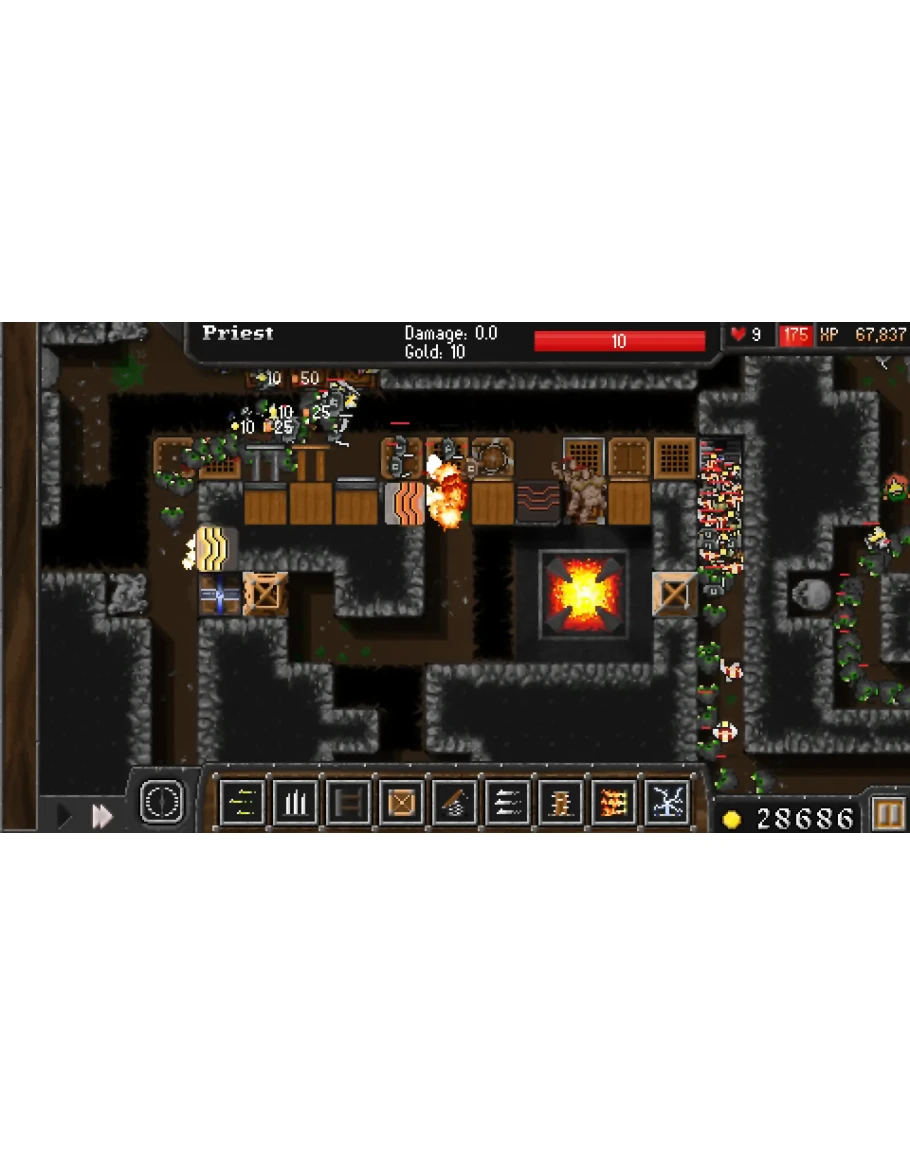910x1155 pixels.
Task: Enable fast-forward speed
Action: (102, 816)
